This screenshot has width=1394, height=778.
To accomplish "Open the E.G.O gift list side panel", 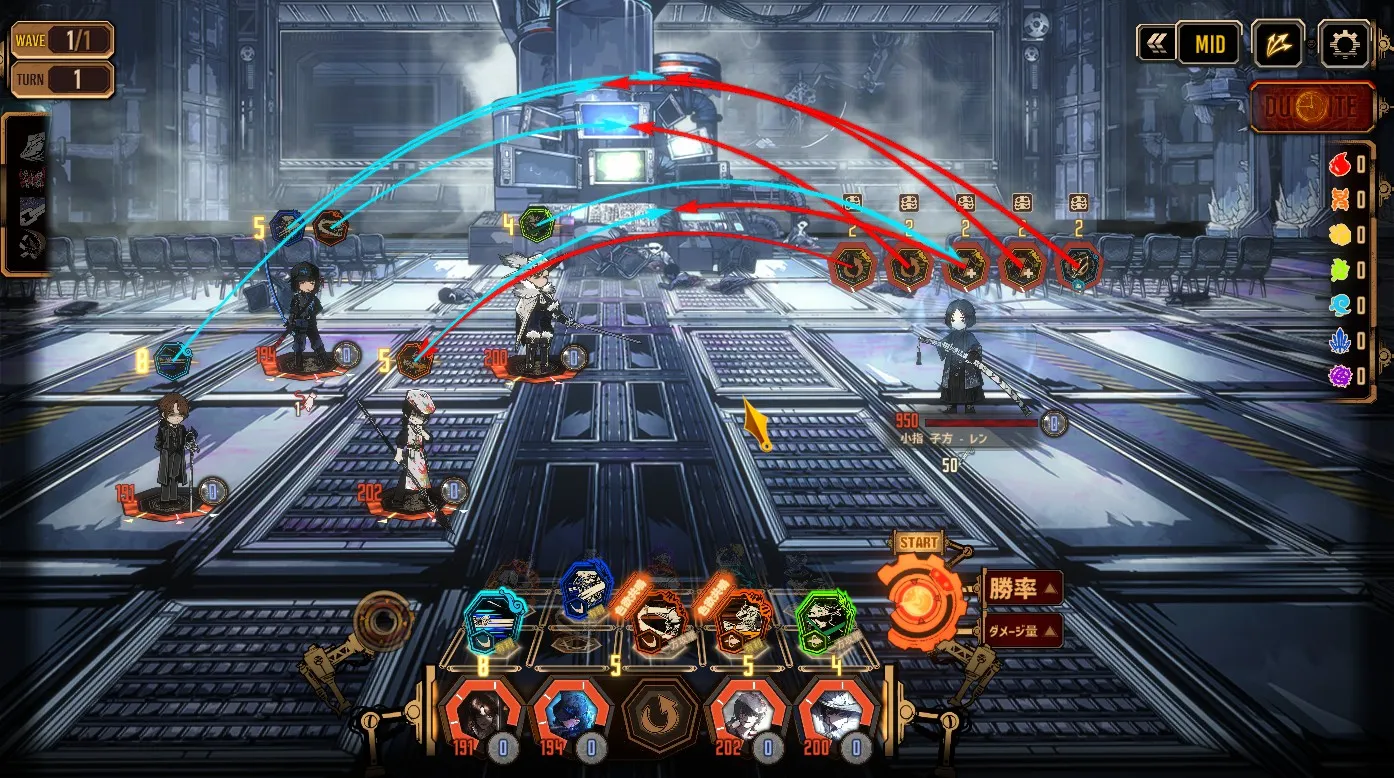I will (24, 193).
